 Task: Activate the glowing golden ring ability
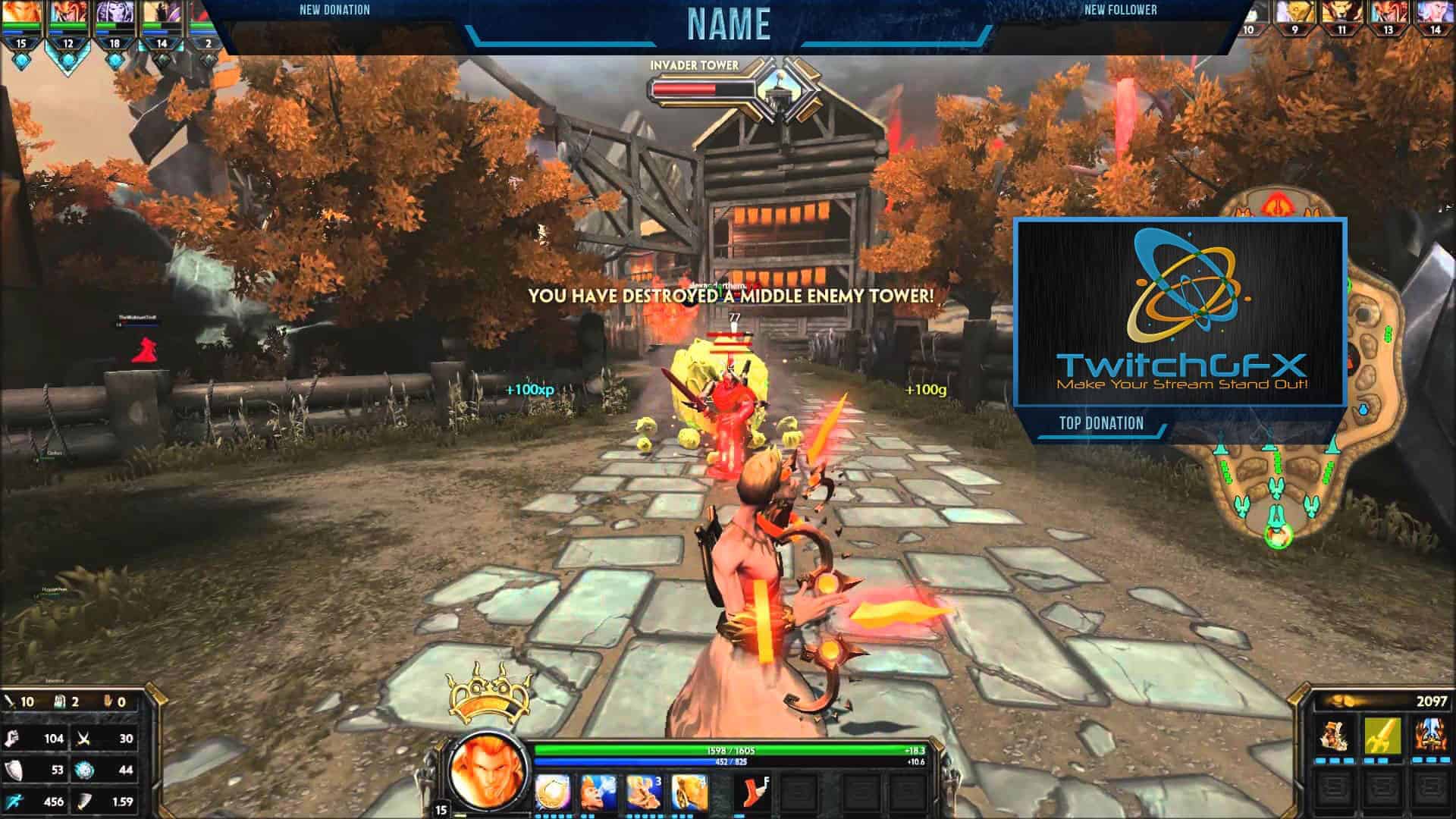(x=553, y=792)
